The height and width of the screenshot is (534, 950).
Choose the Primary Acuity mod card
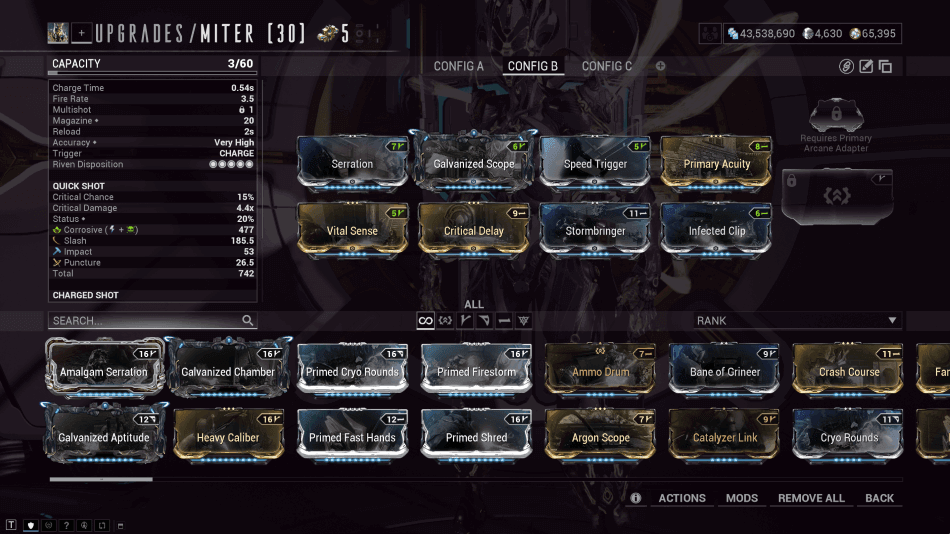click(x=717, y=163)
